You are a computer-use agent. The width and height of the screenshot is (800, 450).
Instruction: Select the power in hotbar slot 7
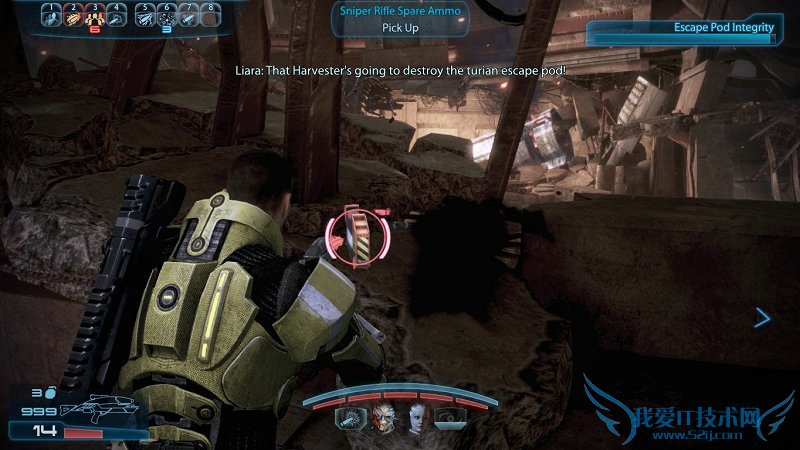pyautogui.click(x=189, y=15)
